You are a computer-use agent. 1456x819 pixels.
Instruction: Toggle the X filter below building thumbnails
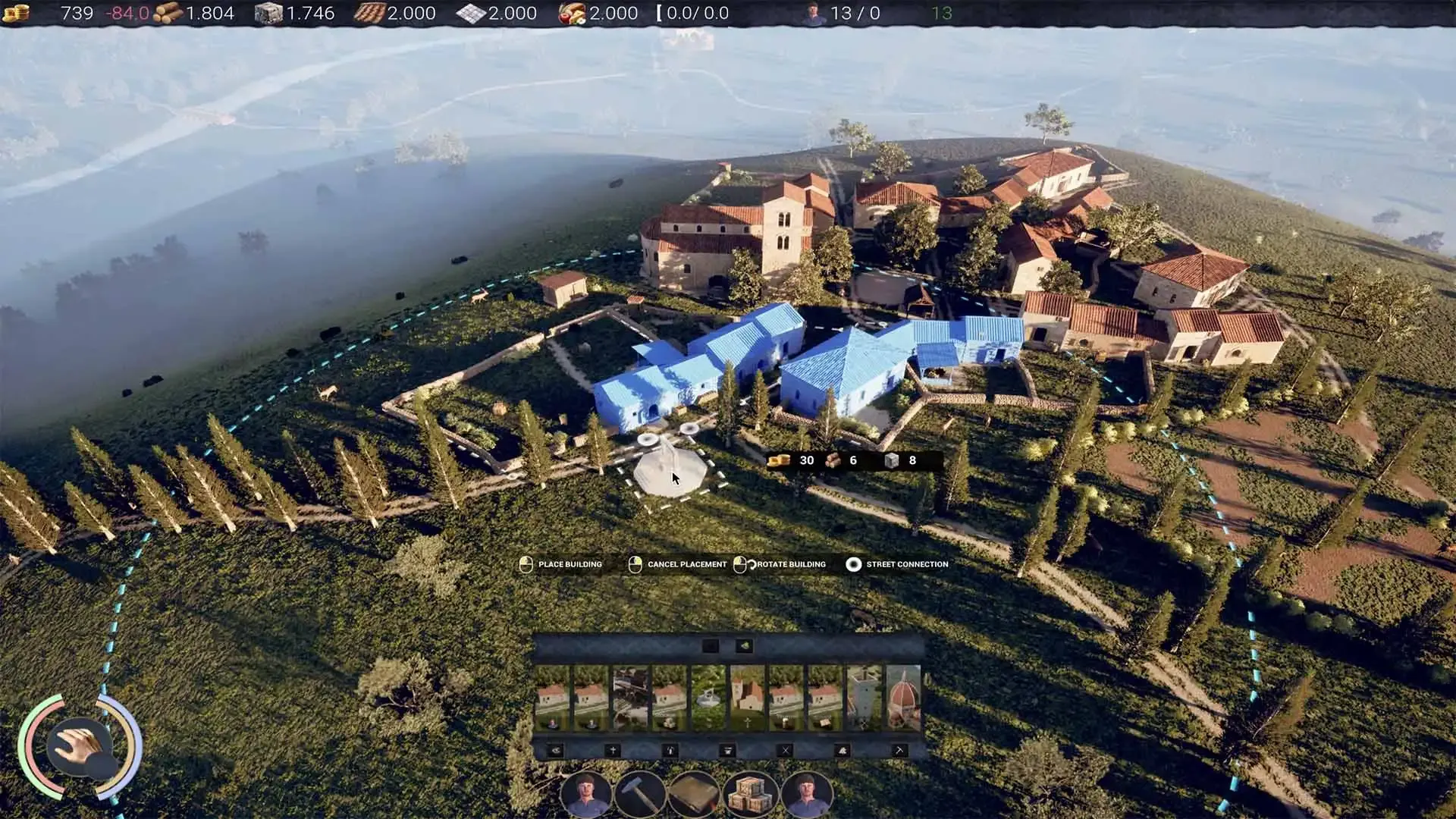pos(785,750)
